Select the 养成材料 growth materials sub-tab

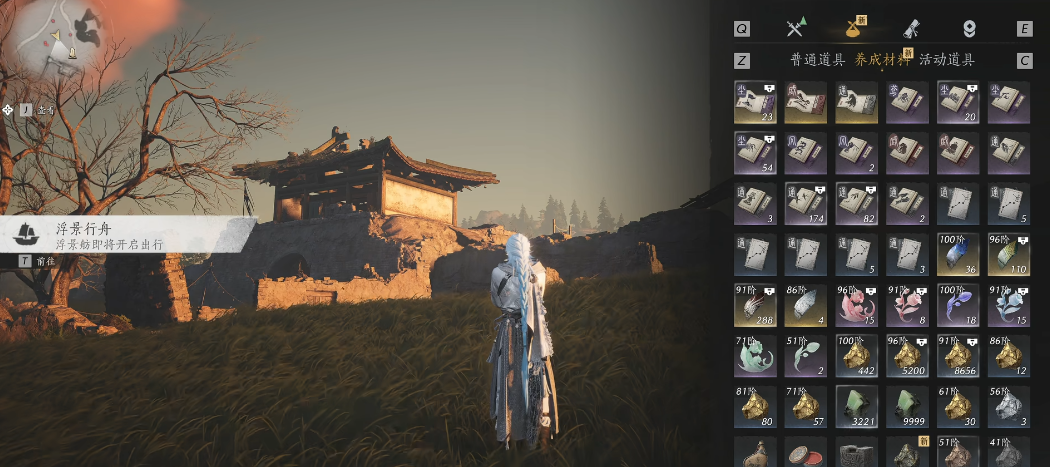coord(882,60)
